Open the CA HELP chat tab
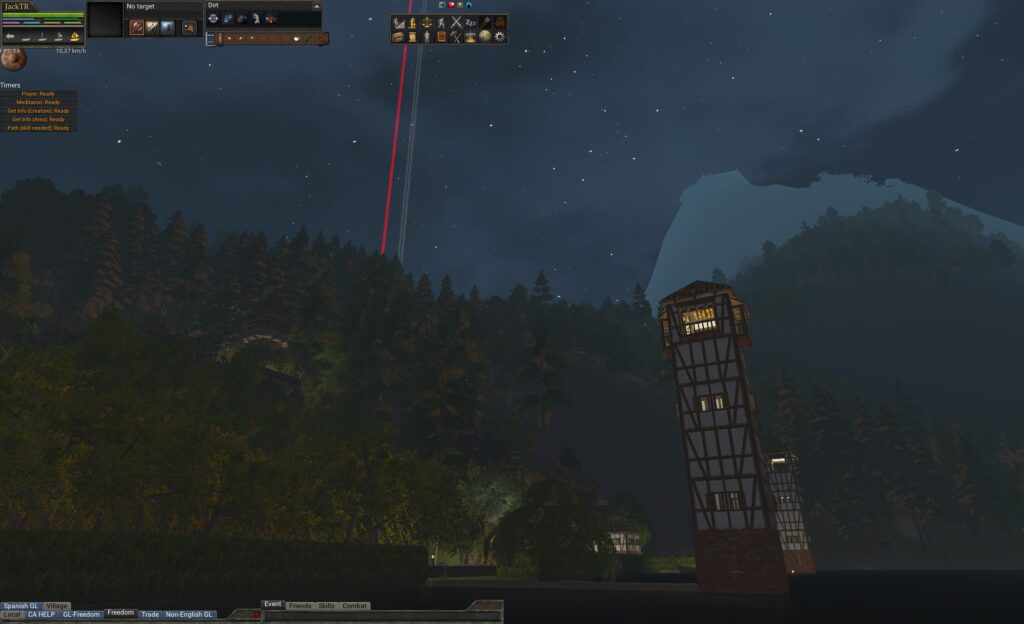Viewport: 1024px width, 624px height. point(41,614)
